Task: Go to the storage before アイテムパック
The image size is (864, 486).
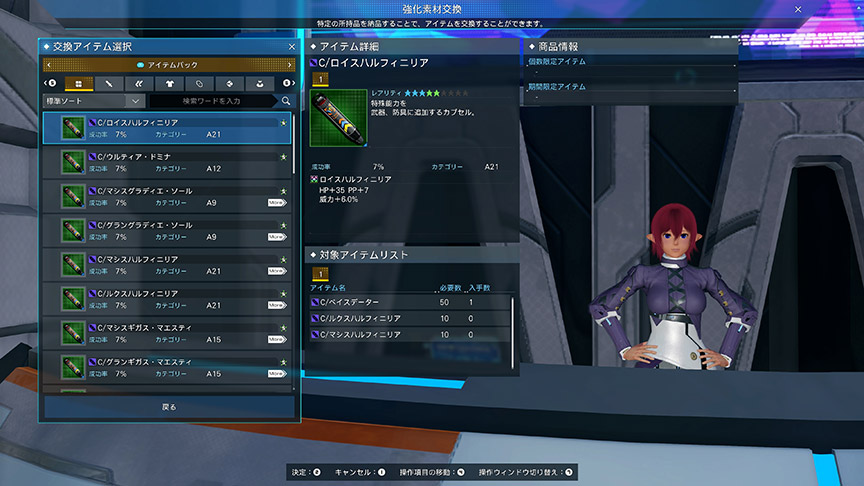Action: (x=48, y=65)
